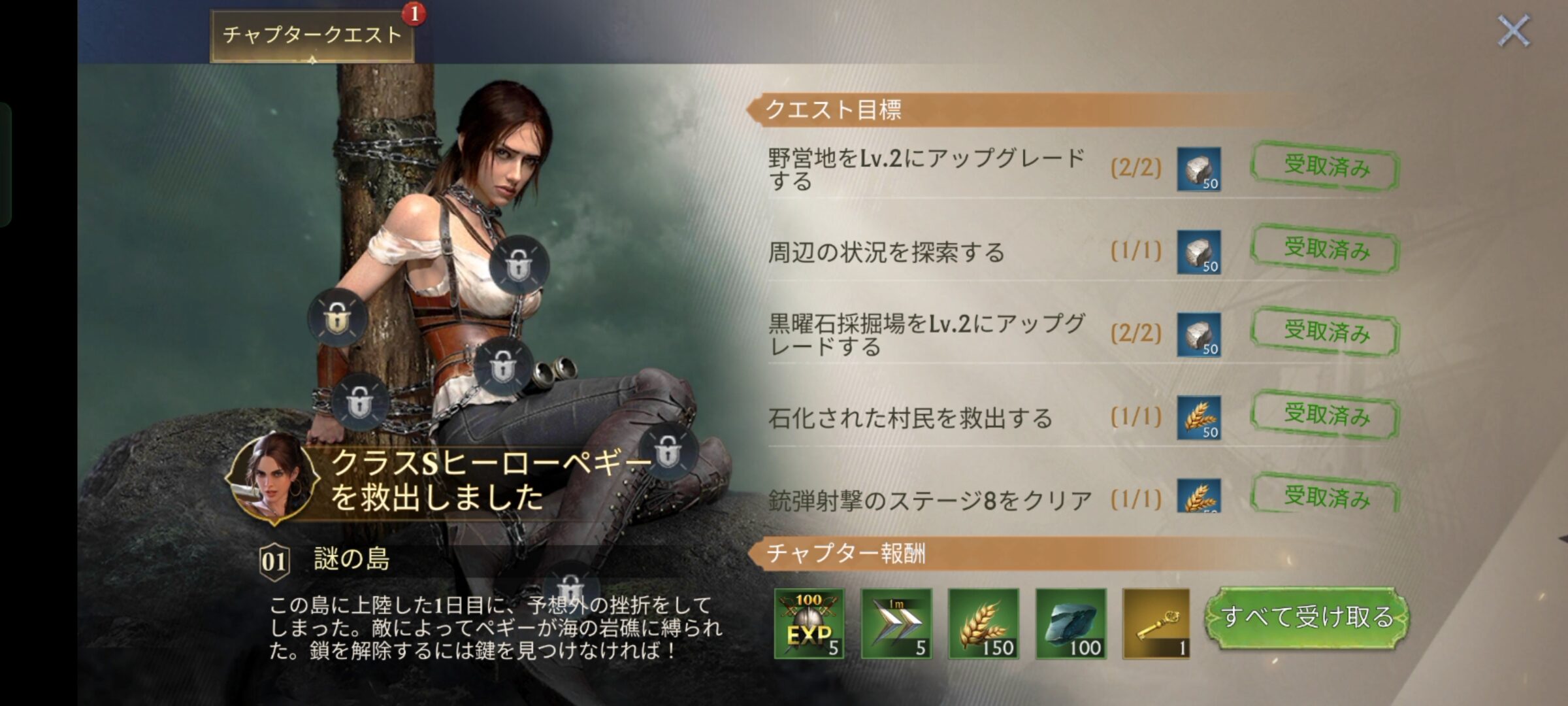Click 受取済み for the obsidian quarry quest
The image size is (1568, 706).
click(1326, 333)
